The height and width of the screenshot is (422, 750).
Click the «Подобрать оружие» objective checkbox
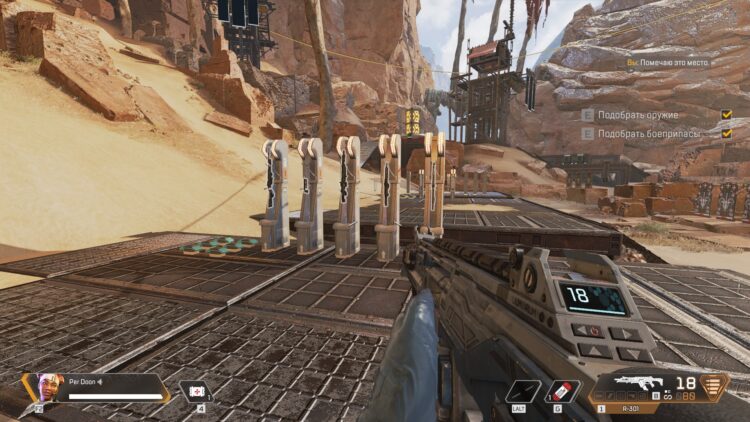(x=727, y=115)
